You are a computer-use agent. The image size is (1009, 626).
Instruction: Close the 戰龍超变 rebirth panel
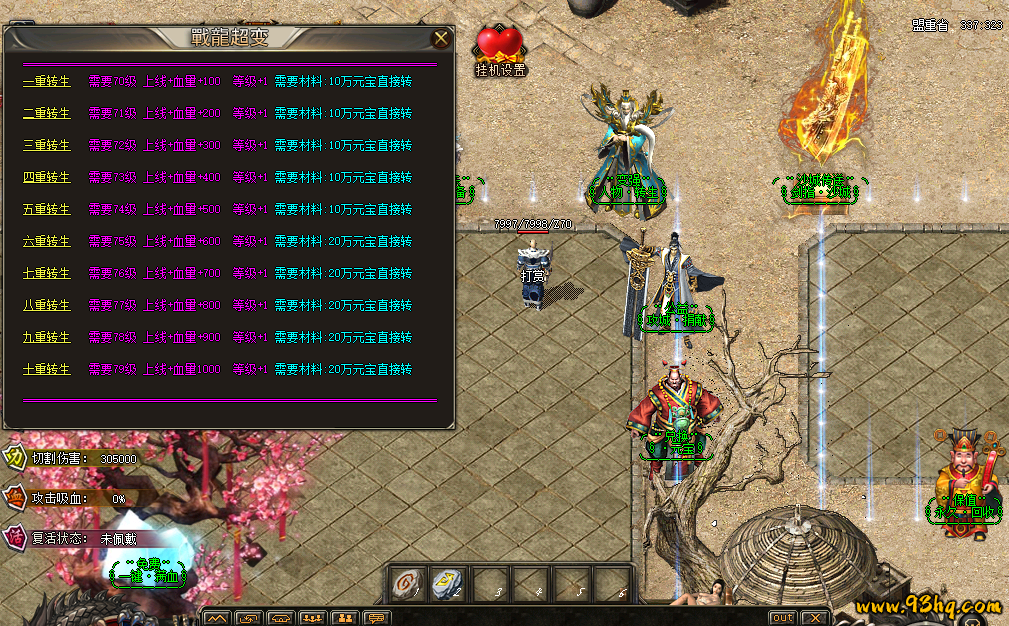click(x=440, y=39)
